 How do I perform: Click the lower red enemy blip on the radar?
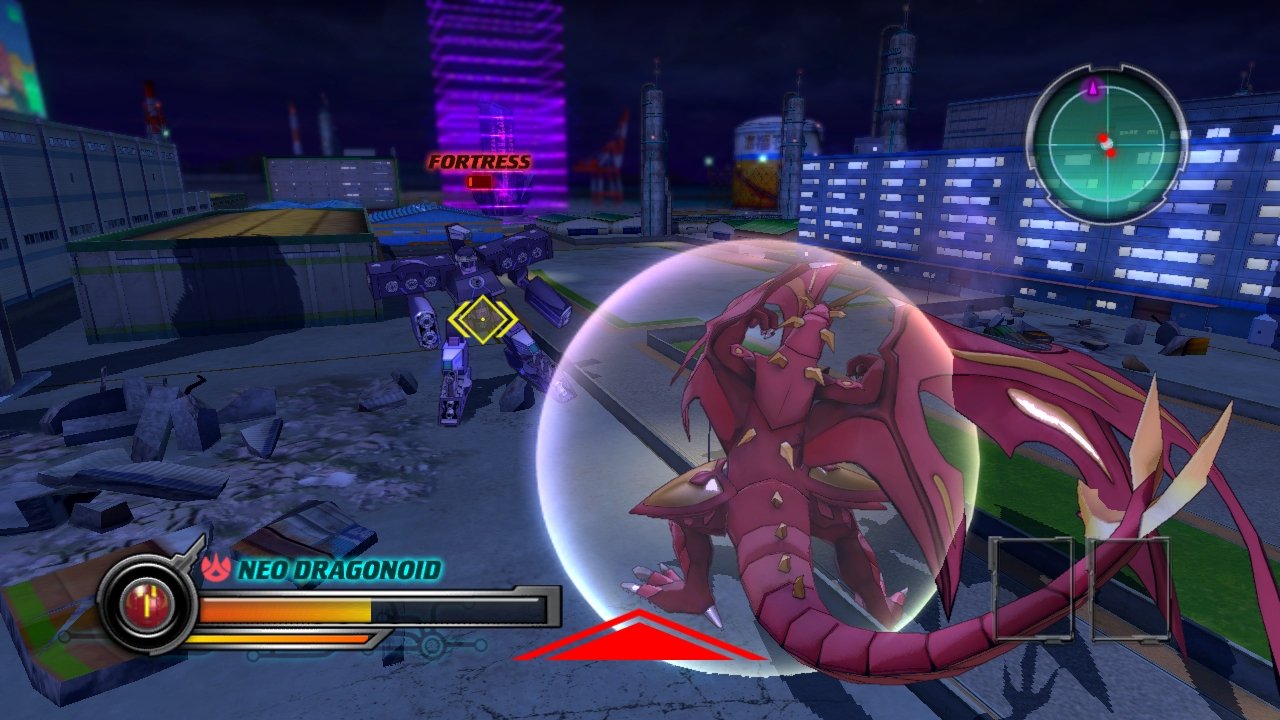click(x=1111, y=154)
